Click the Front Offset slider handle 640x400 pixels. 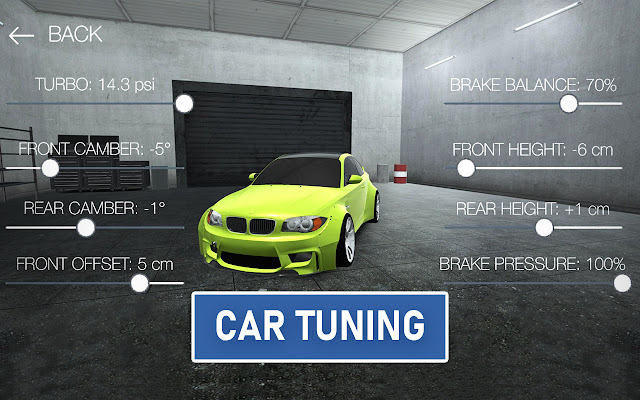click(140, 283)
